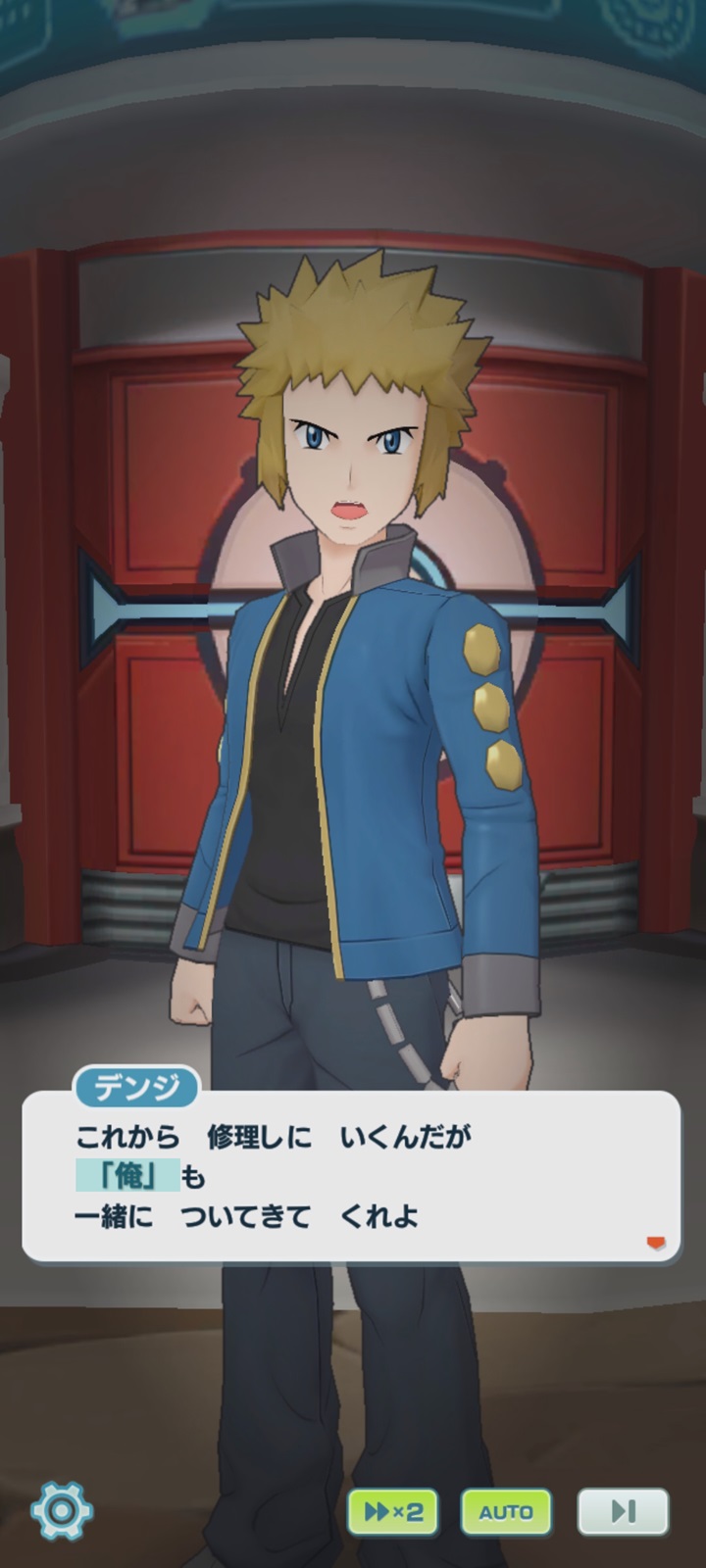Enable AUTO dialogue advance
Screen dimensions: 706x1568
coord(506,1512)
